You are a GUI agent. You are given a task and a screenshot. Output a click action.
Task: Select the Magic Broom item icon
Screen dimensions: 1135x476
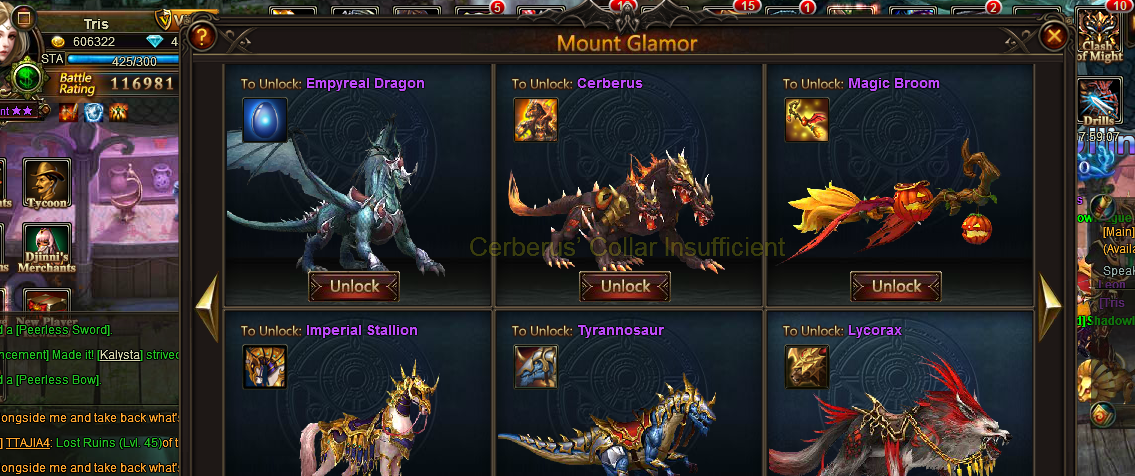coord(807,119)
